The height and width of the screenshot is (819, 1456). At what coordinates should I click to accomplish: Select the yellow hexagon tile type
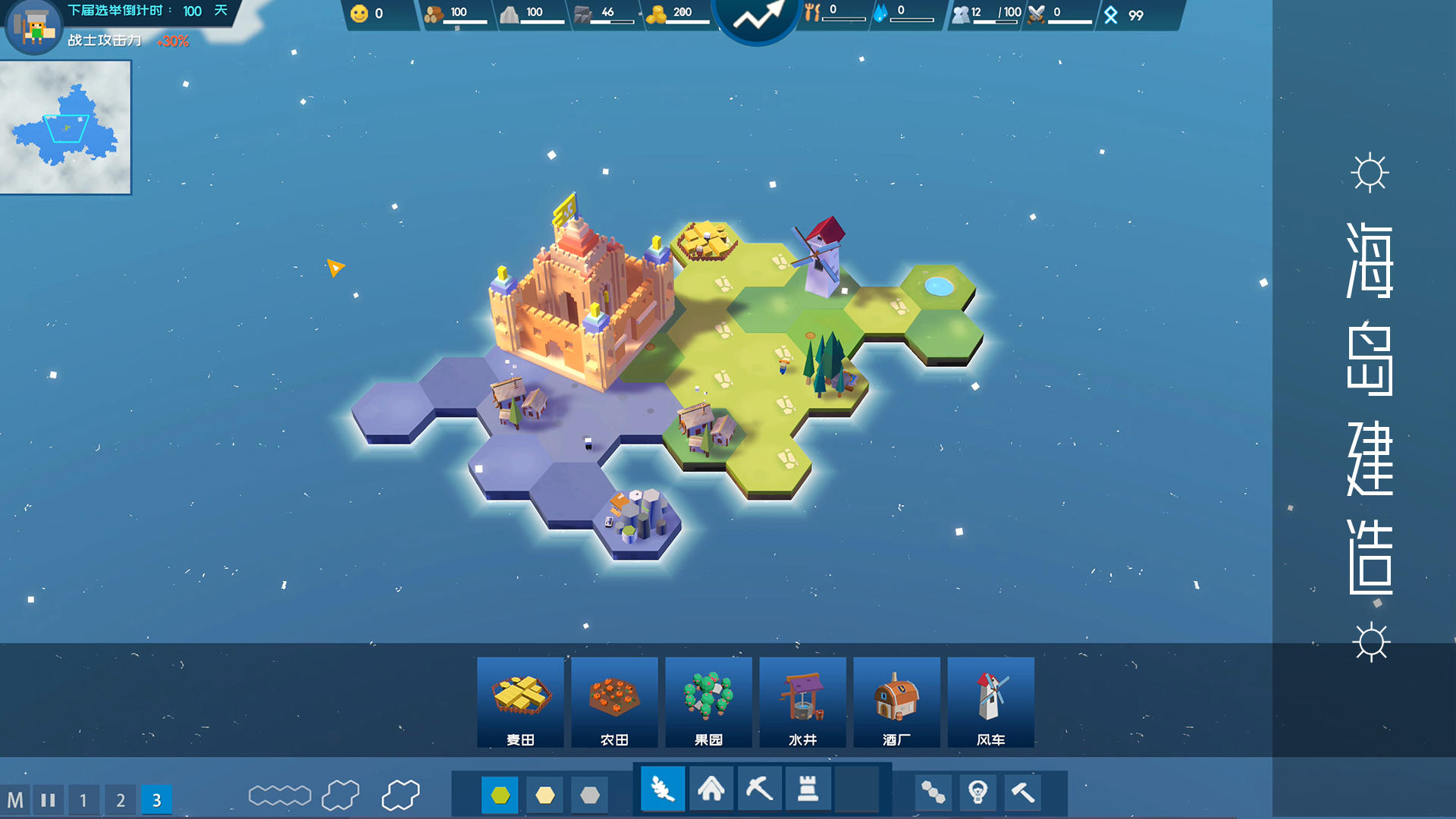click(545, 795)
